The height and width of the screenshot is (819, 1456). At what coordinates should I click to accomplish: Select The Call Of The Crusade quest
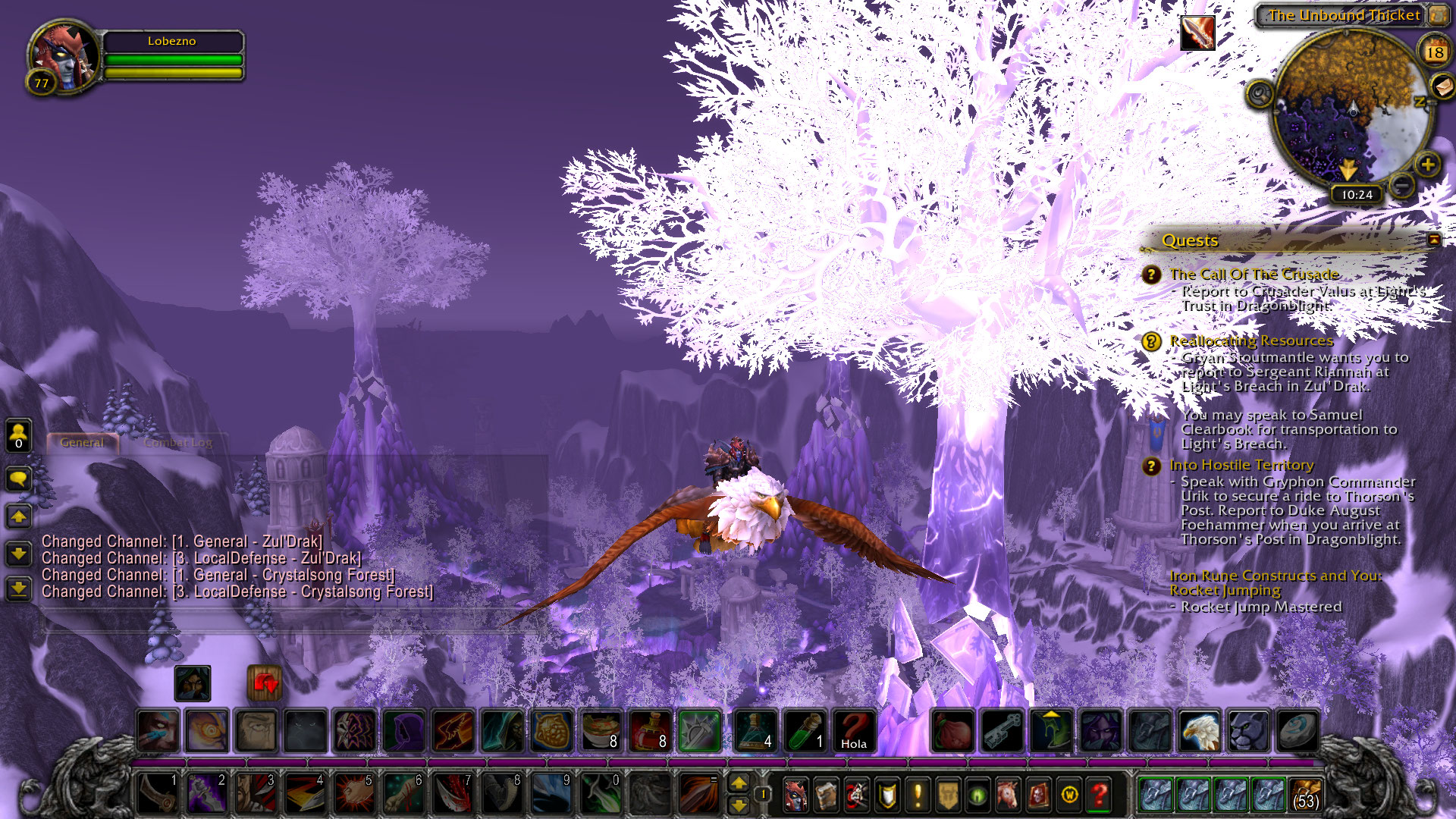[1254, 275]
